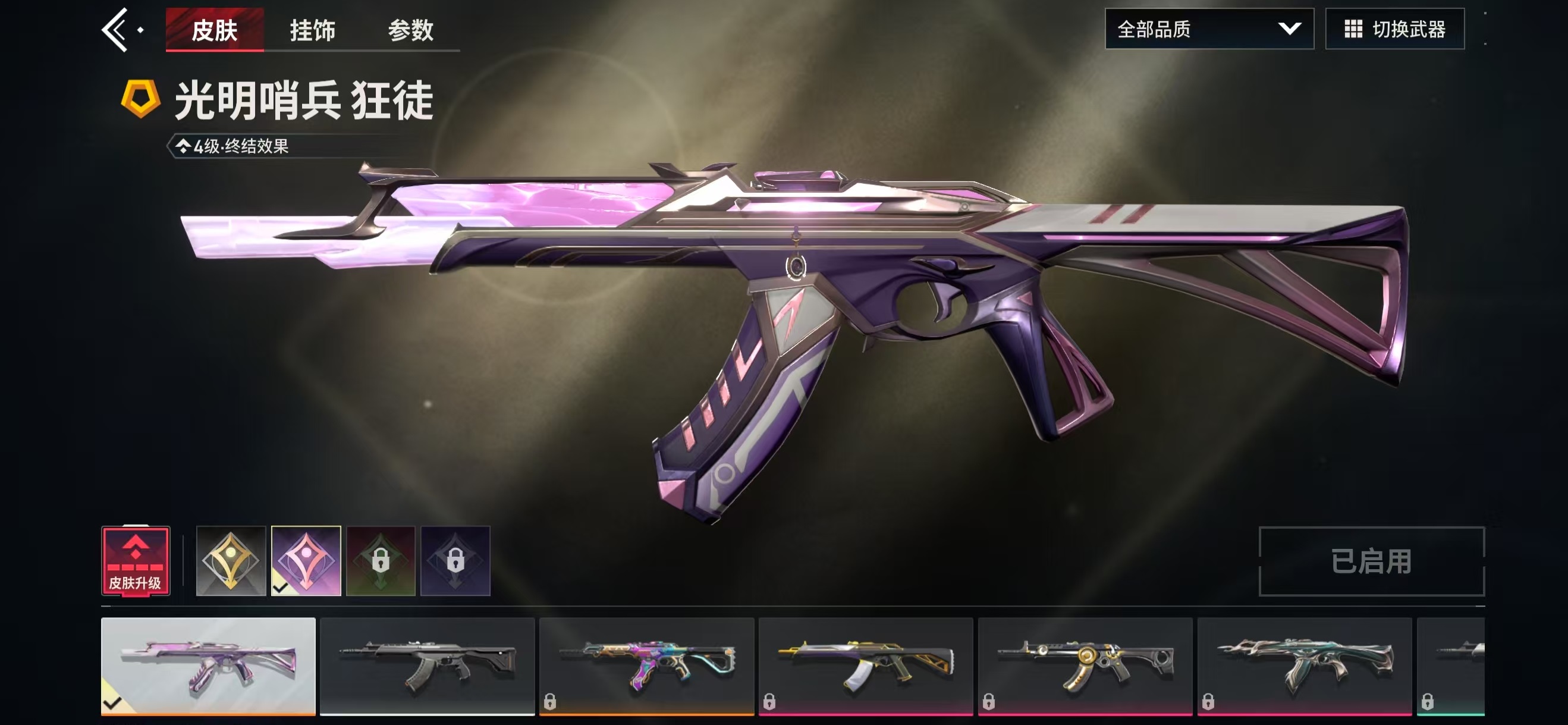
Task: Select the locked black-and-yellow rifle skin
Action: (866, 666)
